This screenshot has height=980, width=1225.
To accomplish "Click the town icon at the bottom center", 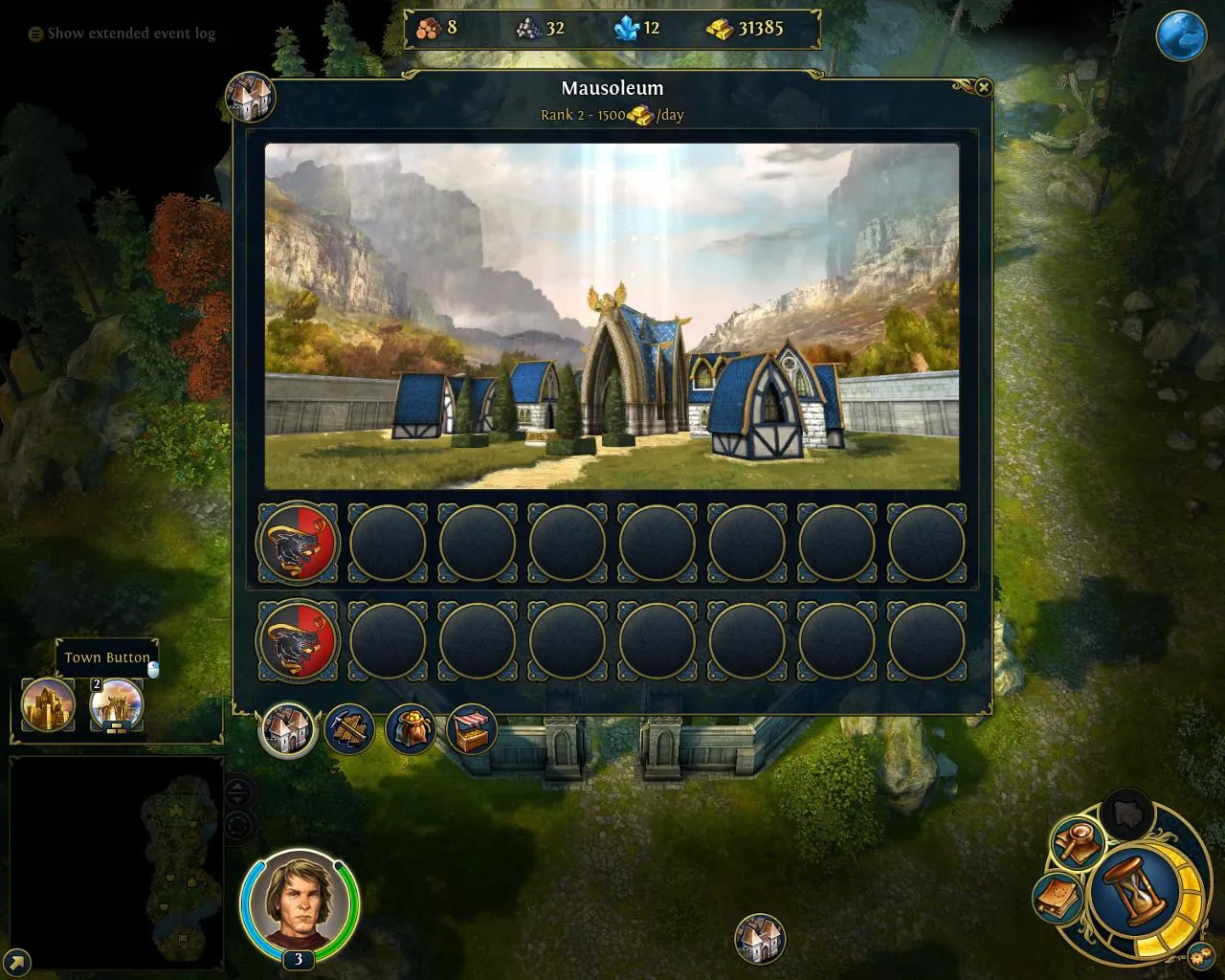I will [760, 938].
